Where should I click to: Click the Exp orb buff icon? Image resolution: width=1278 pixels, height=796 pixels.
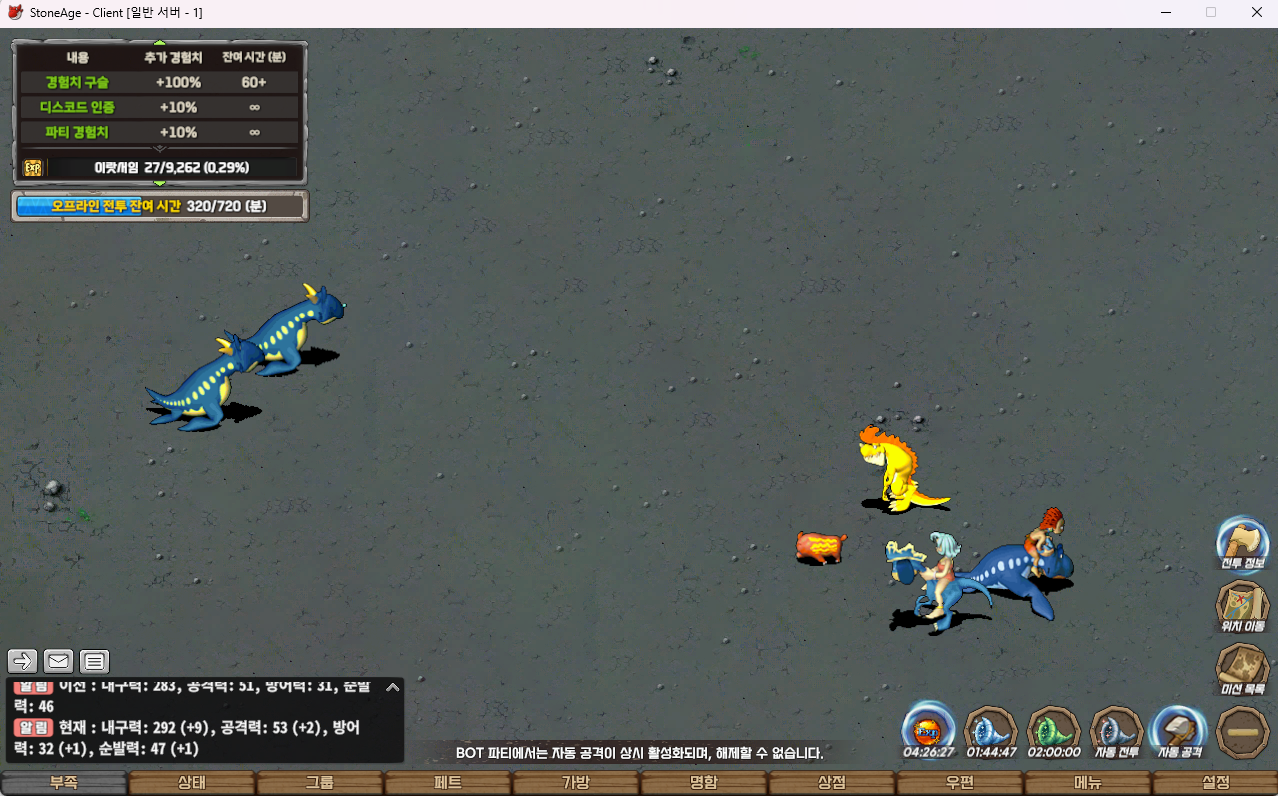[x=928, y=727]
